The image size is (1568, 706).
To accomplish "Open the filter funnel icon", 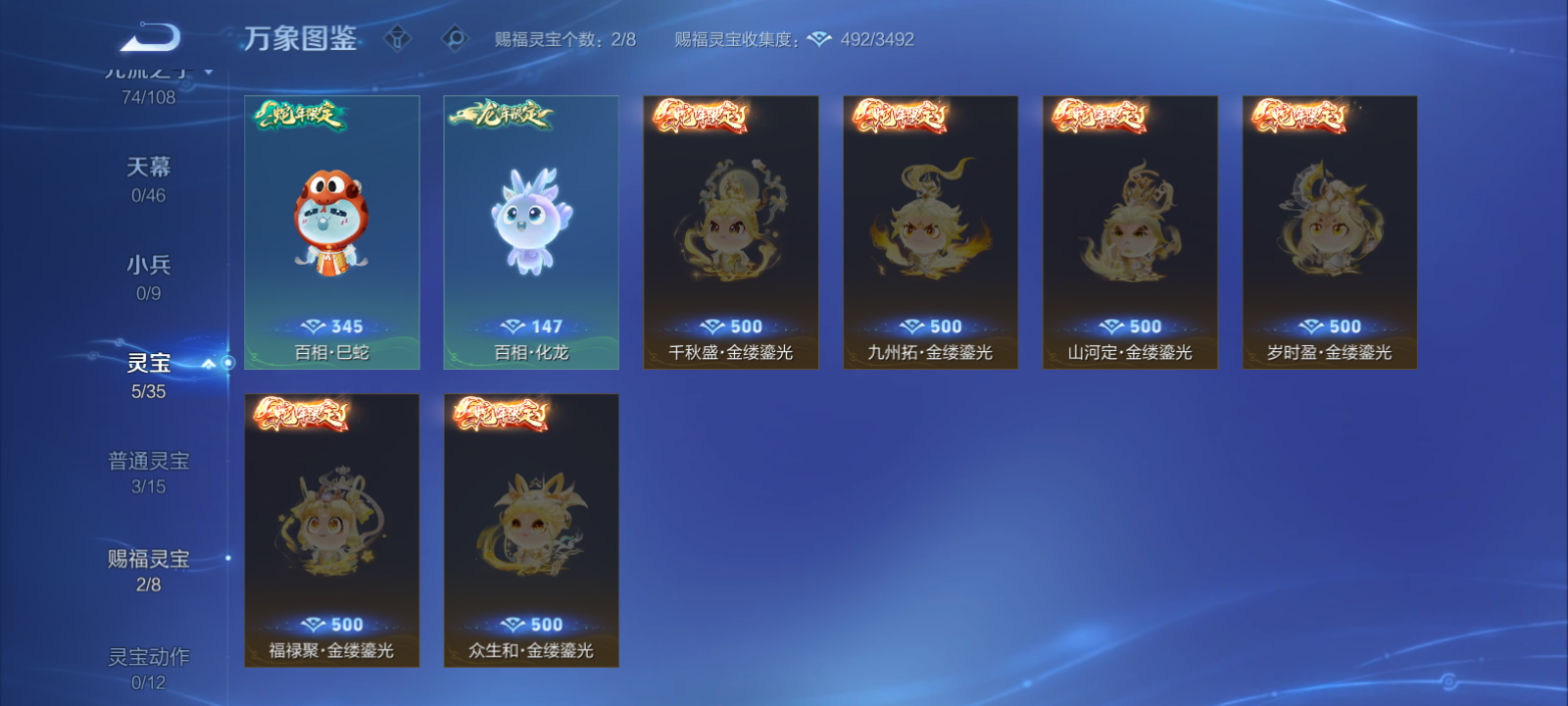I will pyautogui.click(x=396, y=38).
